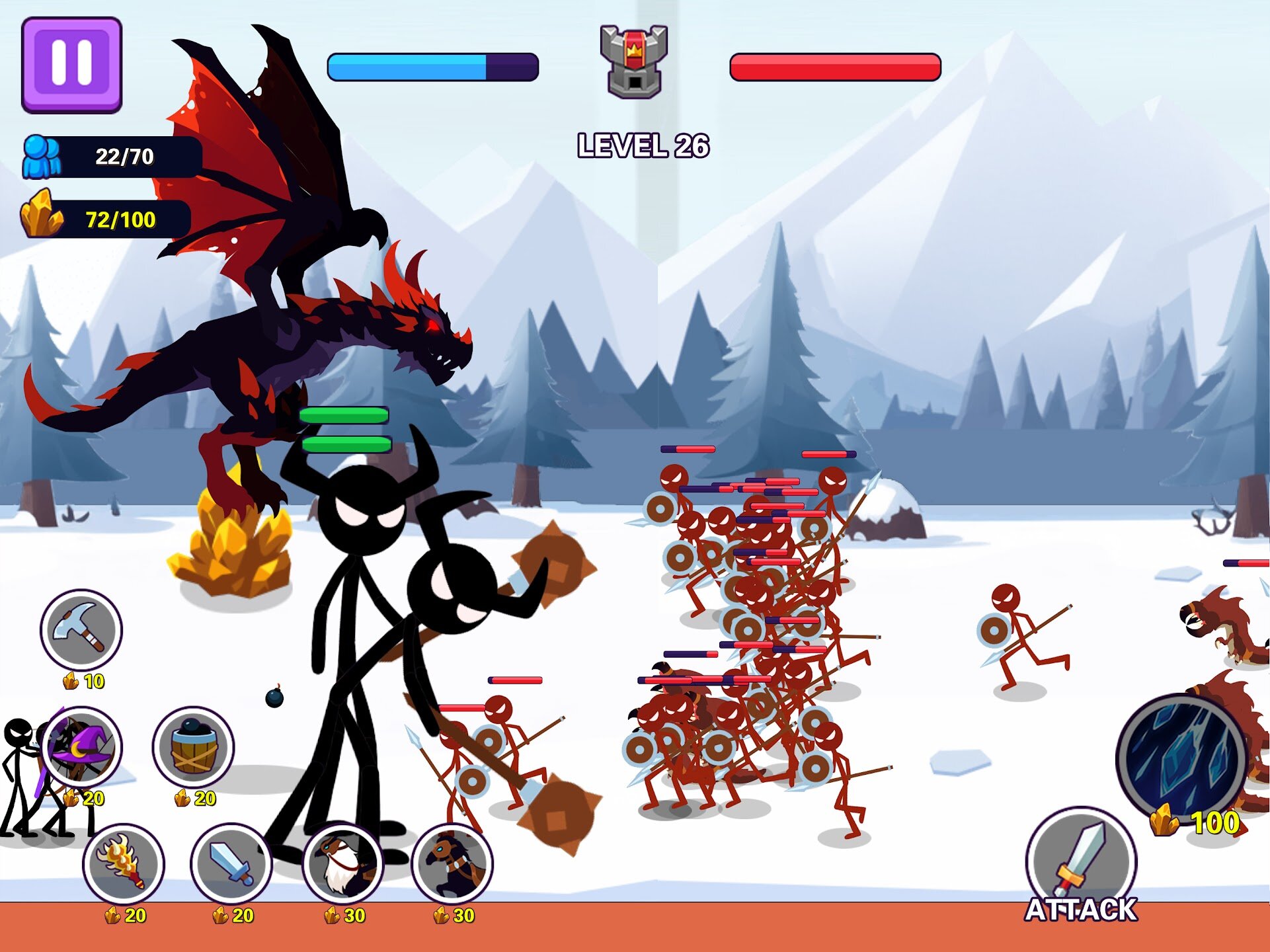Screen dimensions: 1270x952
Task: Spawn a miner with the pickaxe icon
Action: click(81, 629)
